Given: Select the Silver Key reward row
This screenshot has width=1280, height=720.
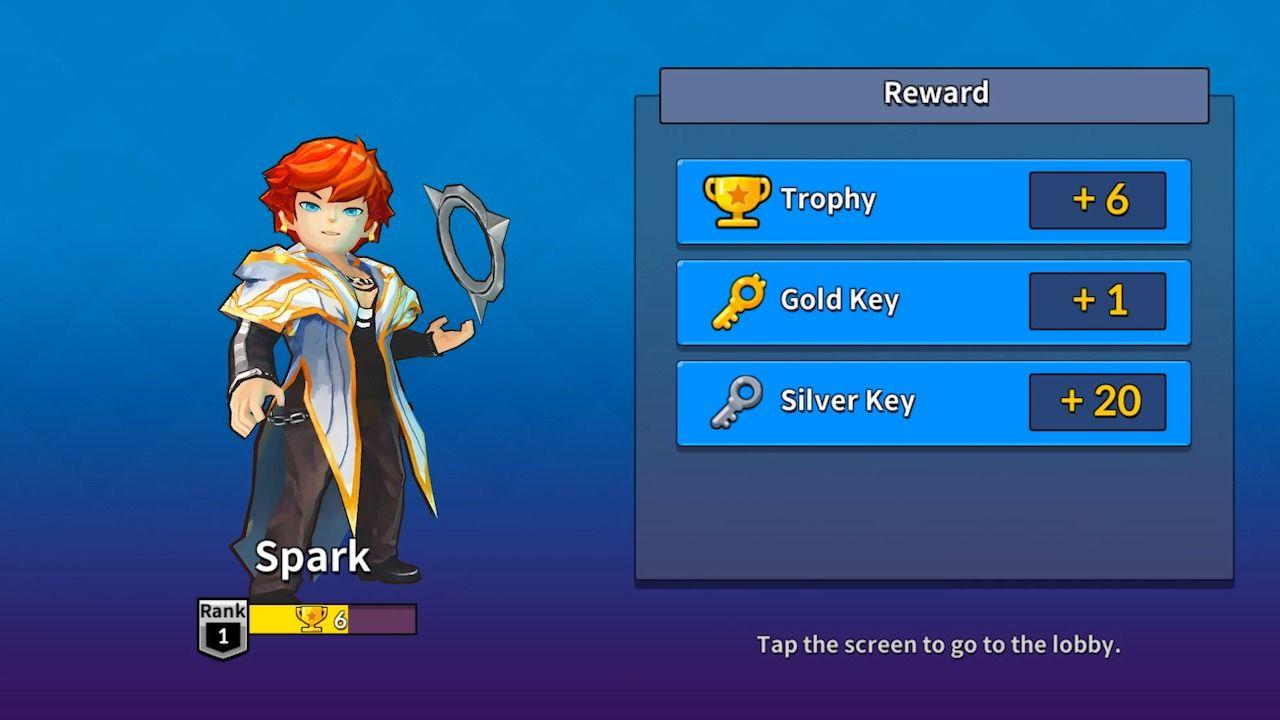Looking at the screenshot, I should click(x=933, y=402).
